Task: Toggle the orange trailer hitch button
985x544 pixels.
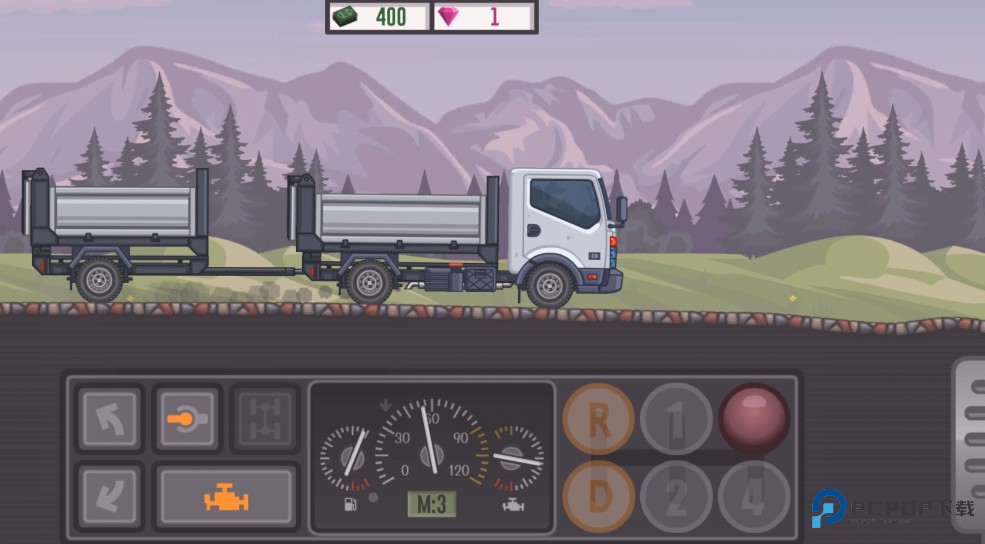Action: pos(187,418)
